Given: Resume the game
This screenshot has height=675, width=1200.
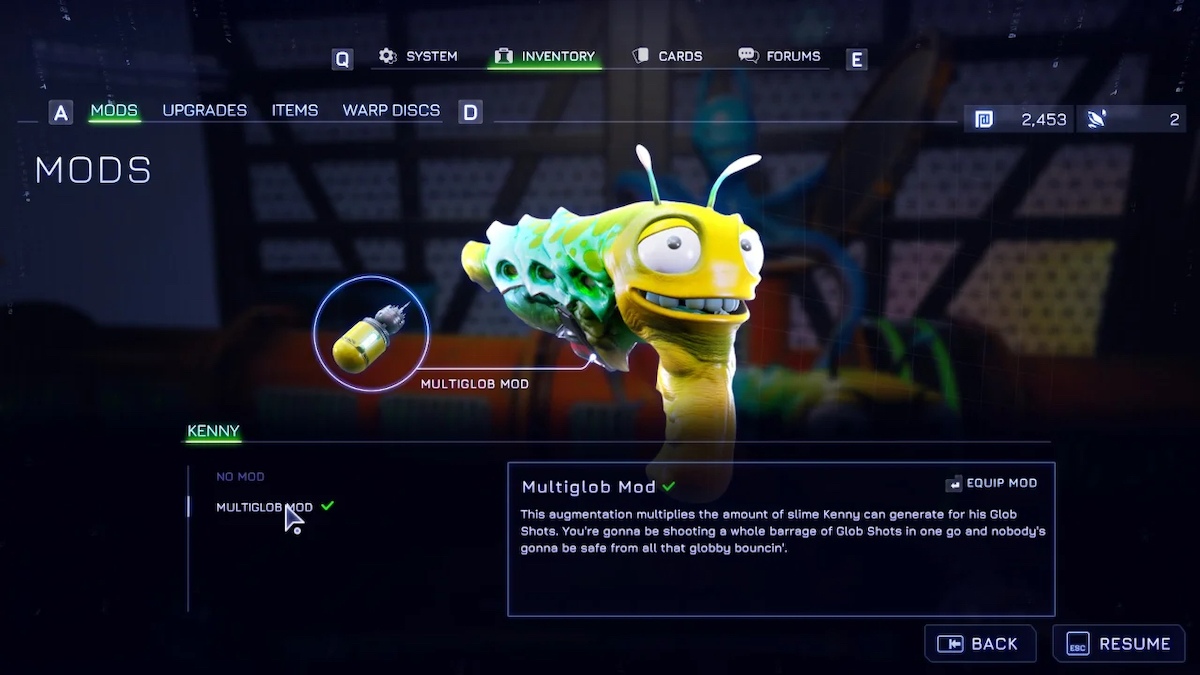Looking at the screenshot, I should click(x=1119, y=644).
